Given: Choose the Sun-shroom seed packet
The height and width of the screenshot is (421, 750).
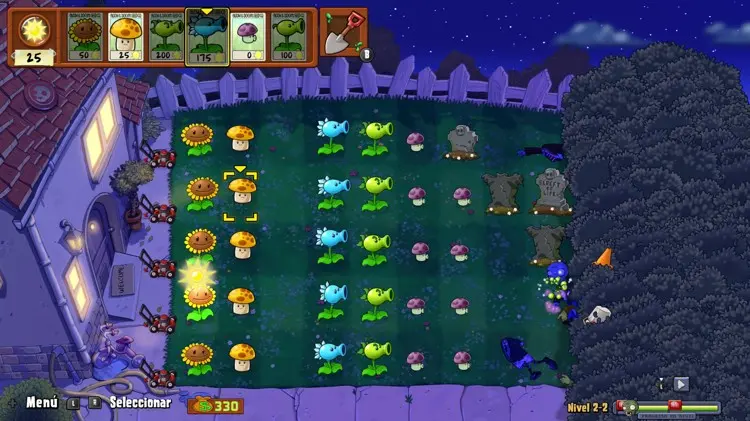Looking at the screenshot, I should click(126, 36).
